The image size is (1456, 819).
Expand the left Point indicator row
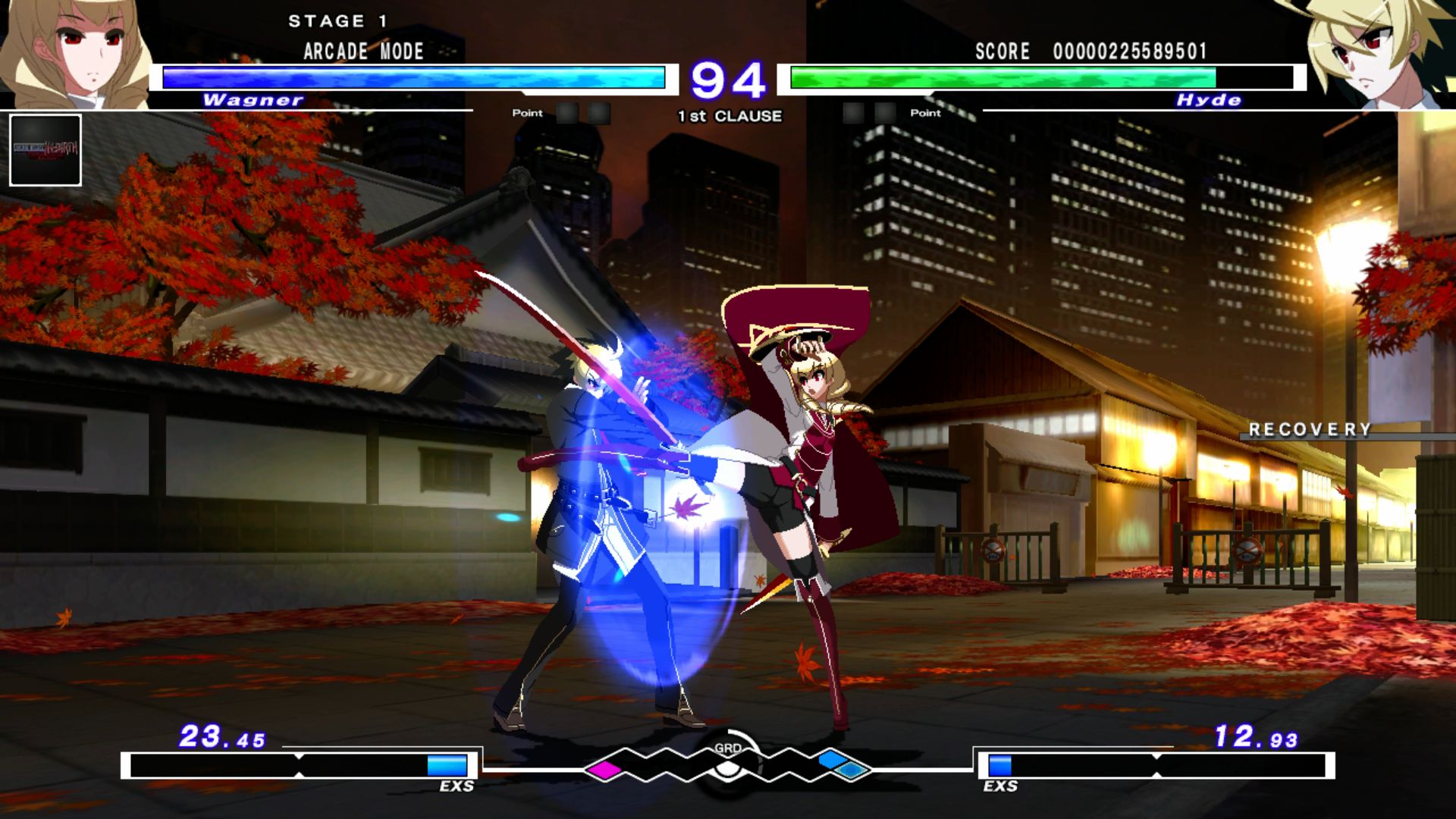[565, 113]
